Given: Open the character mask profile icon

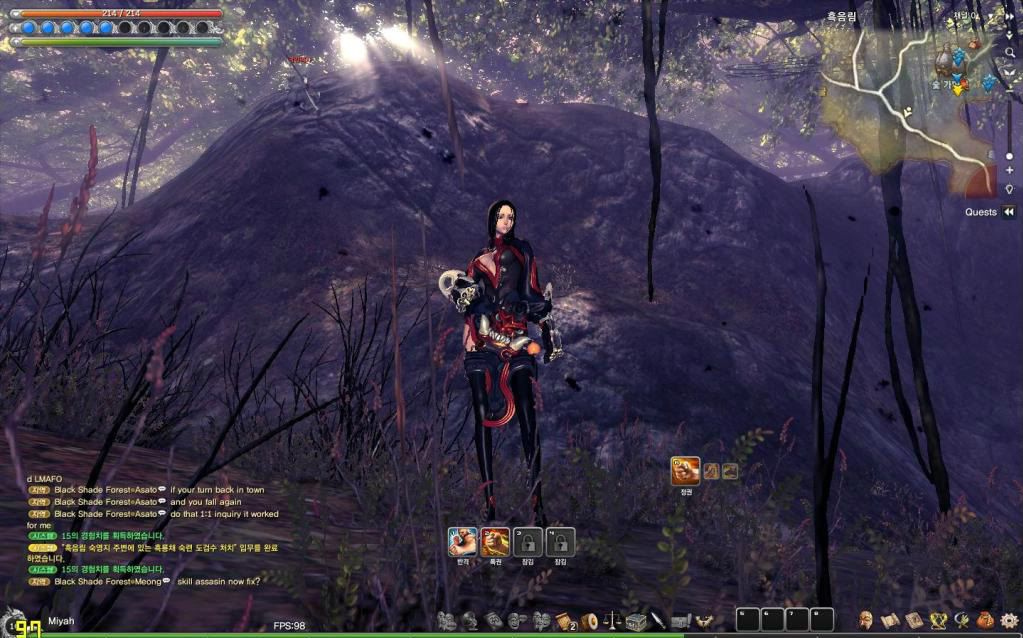Looking at the screenshot, I should click(867, 620).
